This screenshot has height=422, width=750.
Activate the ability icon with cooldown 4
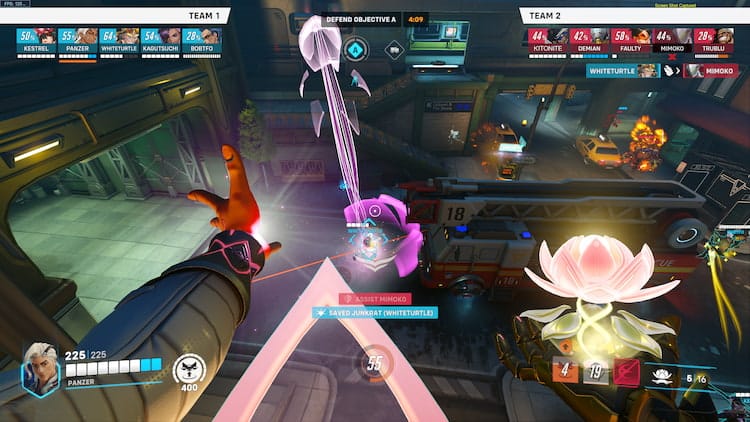point(565,371)
